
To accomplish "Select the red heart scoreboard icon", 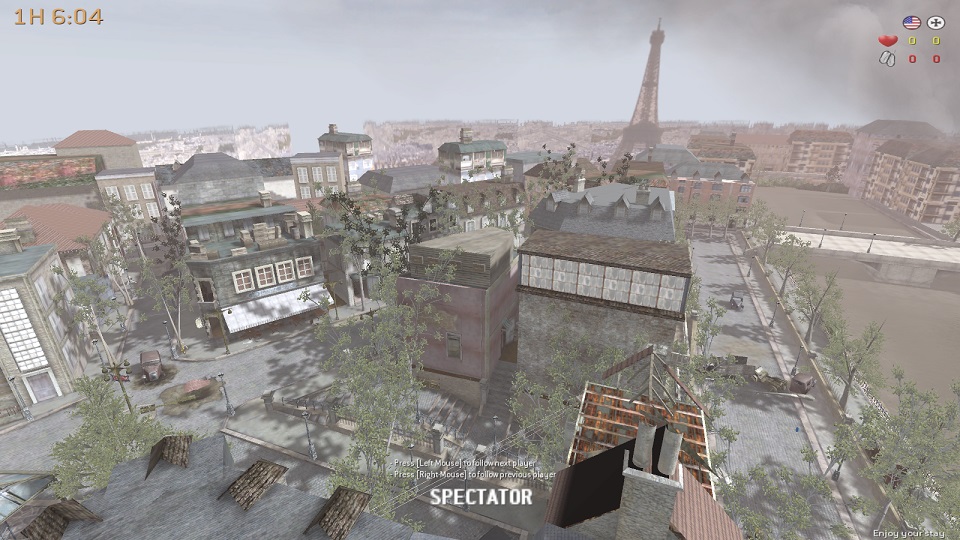I will pos(886,41).
